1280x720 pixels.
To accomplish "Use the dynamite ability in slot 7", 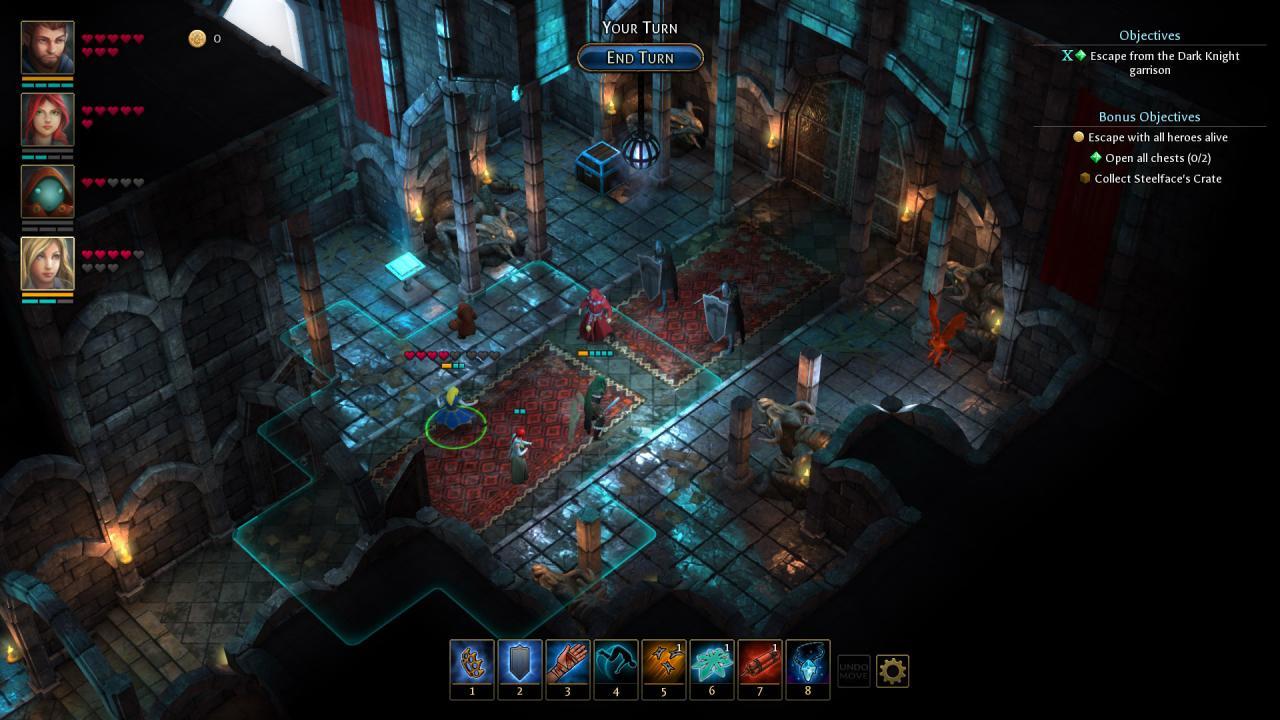I will coord(759,662).
